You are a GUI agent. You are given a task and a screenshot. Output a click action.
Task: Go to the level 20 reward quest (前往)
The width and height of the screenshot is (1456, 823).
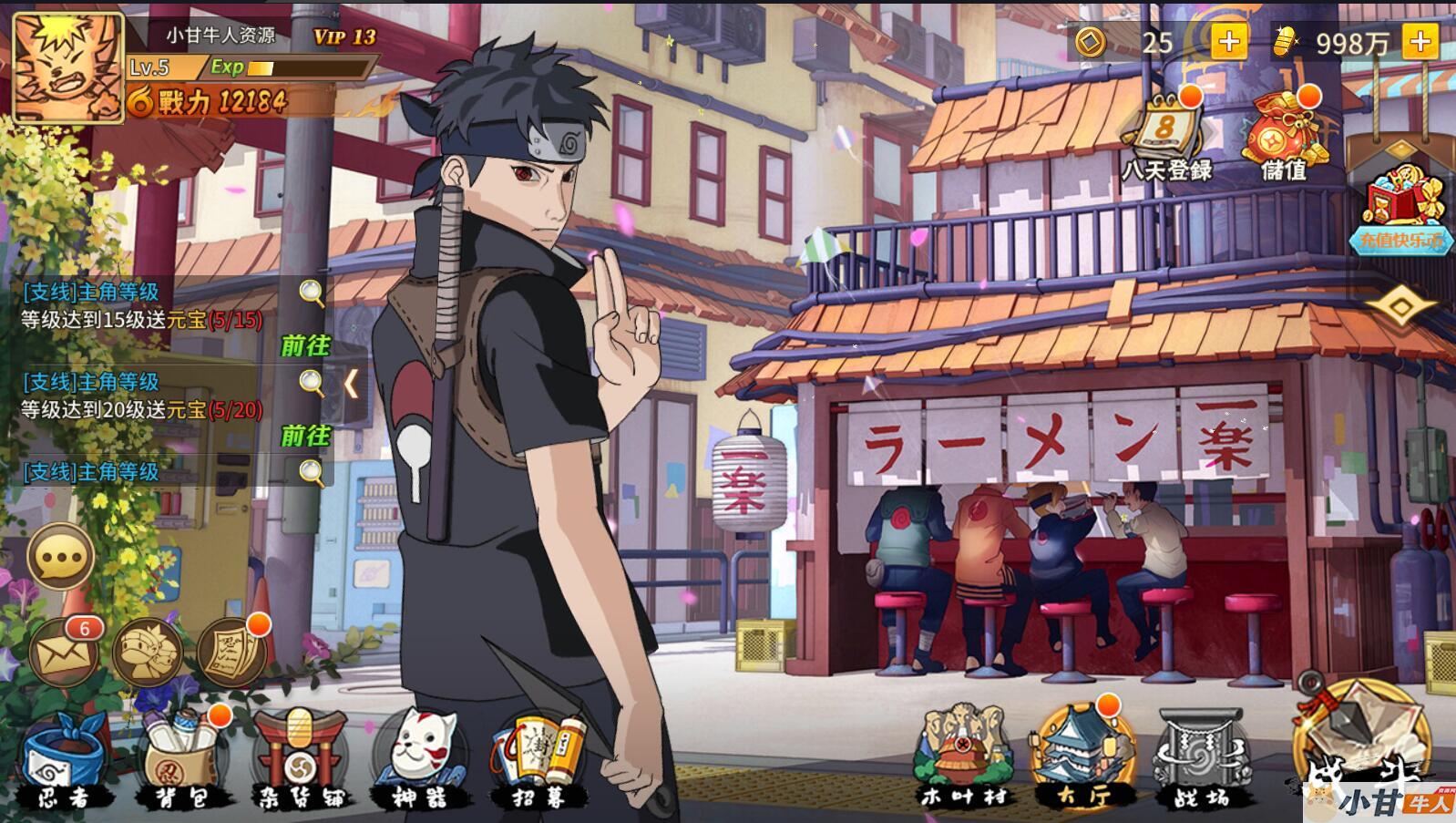coord(305,436)
